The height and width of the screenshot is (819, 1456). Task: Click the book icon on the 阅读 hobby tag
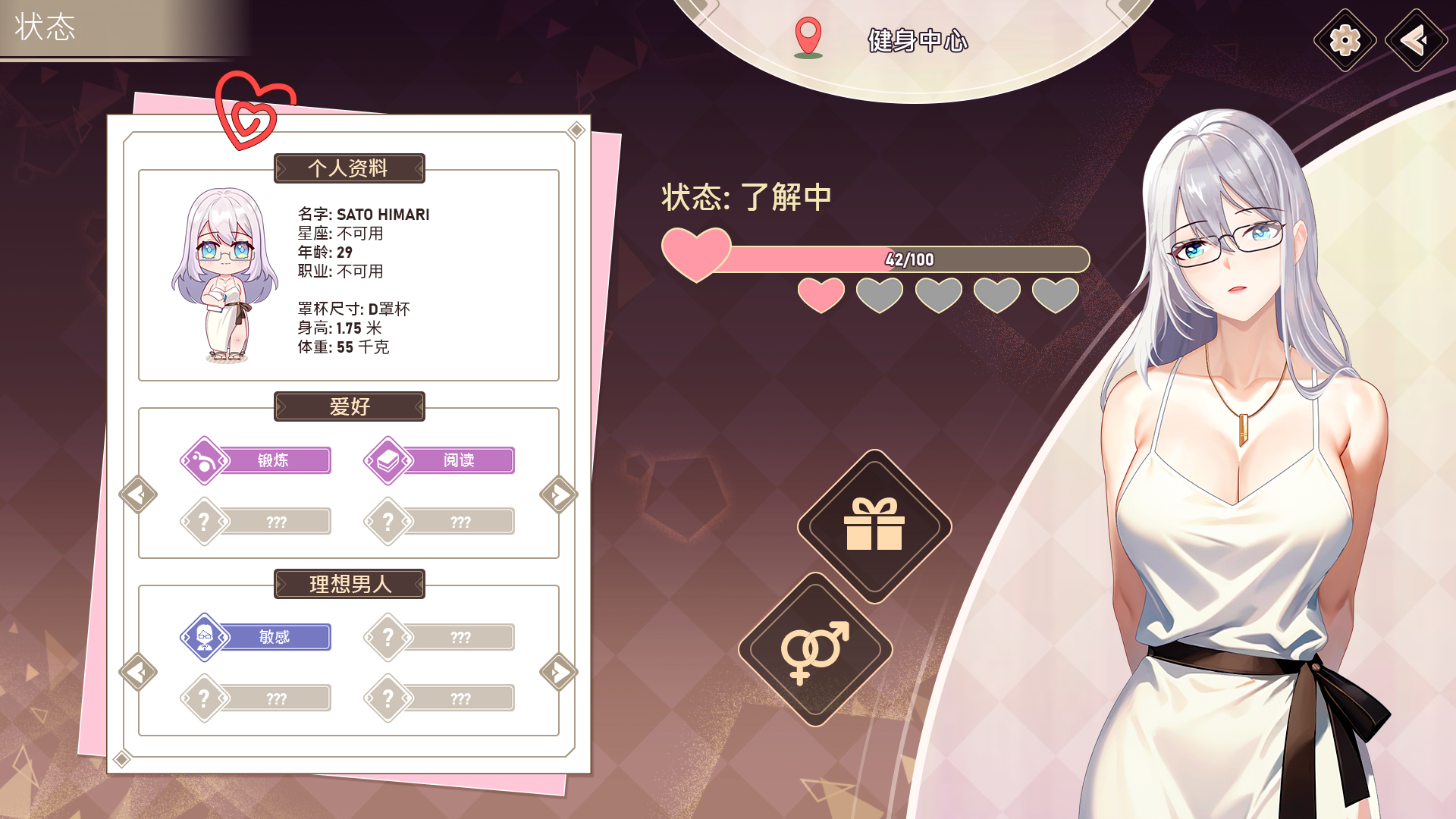[x=389, y=459]
